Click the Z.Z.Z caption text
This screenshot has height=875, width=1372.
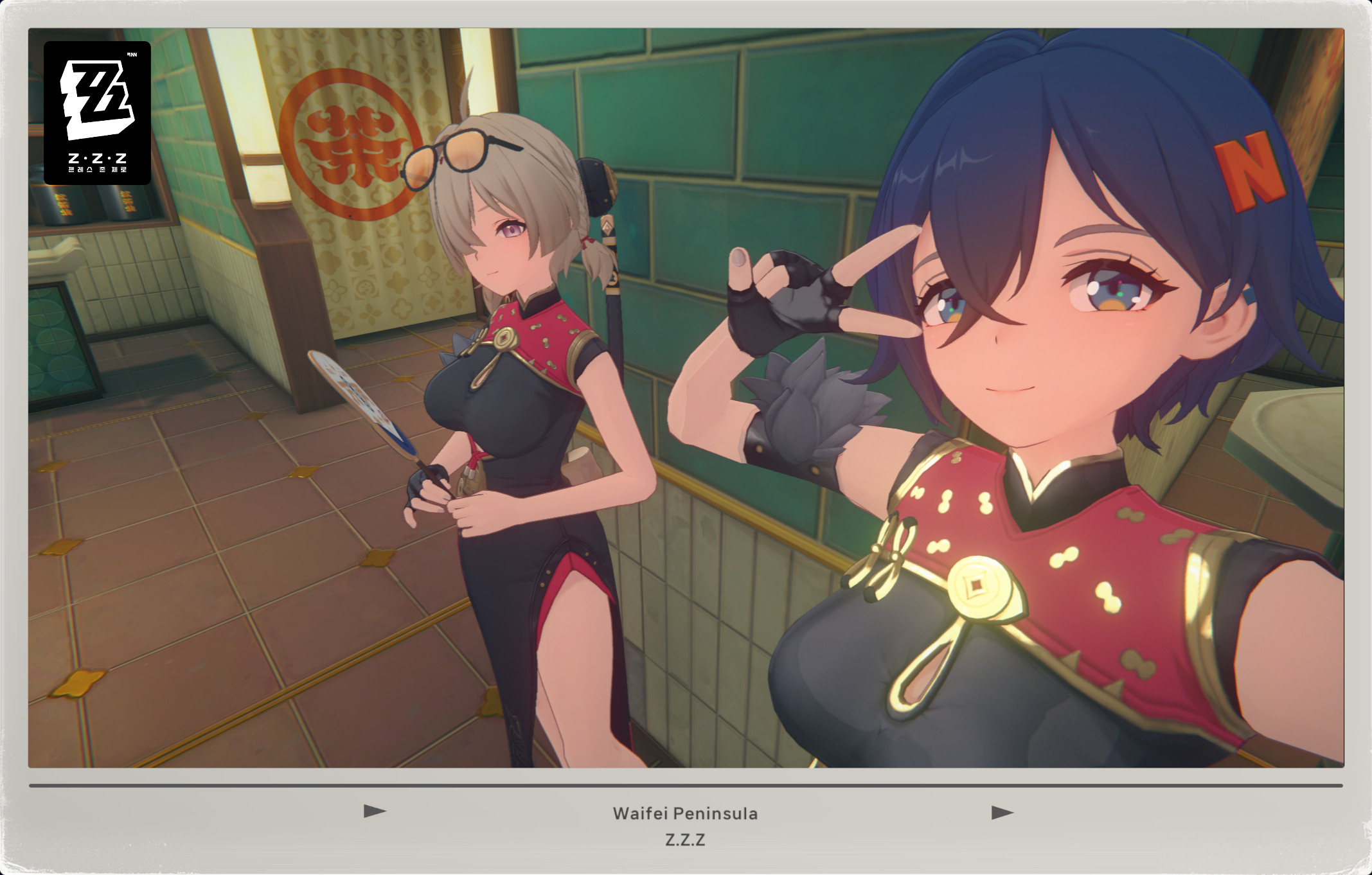(686, 840)
